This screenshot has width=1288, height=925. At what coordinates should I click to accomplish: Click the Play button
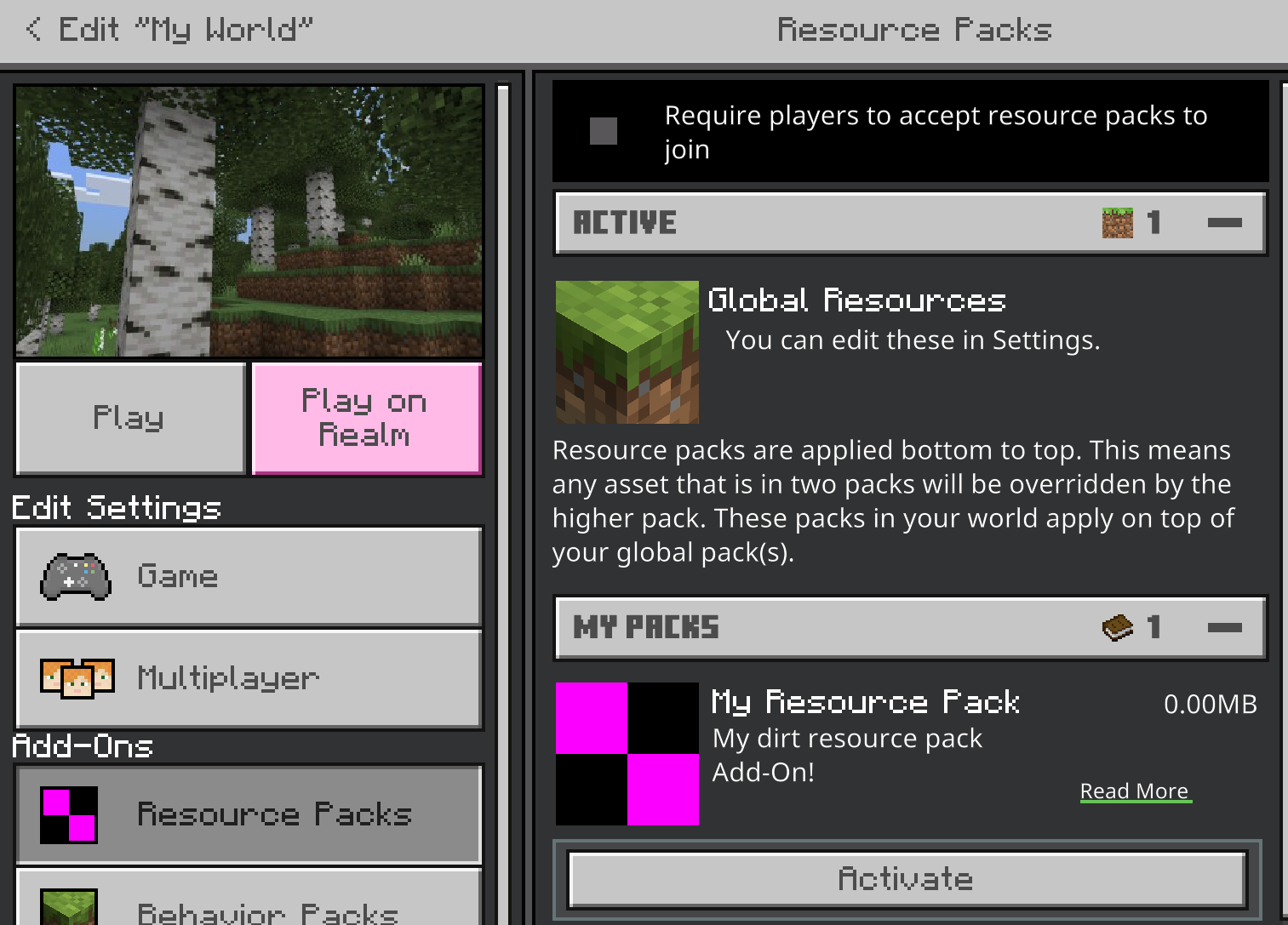129,418
